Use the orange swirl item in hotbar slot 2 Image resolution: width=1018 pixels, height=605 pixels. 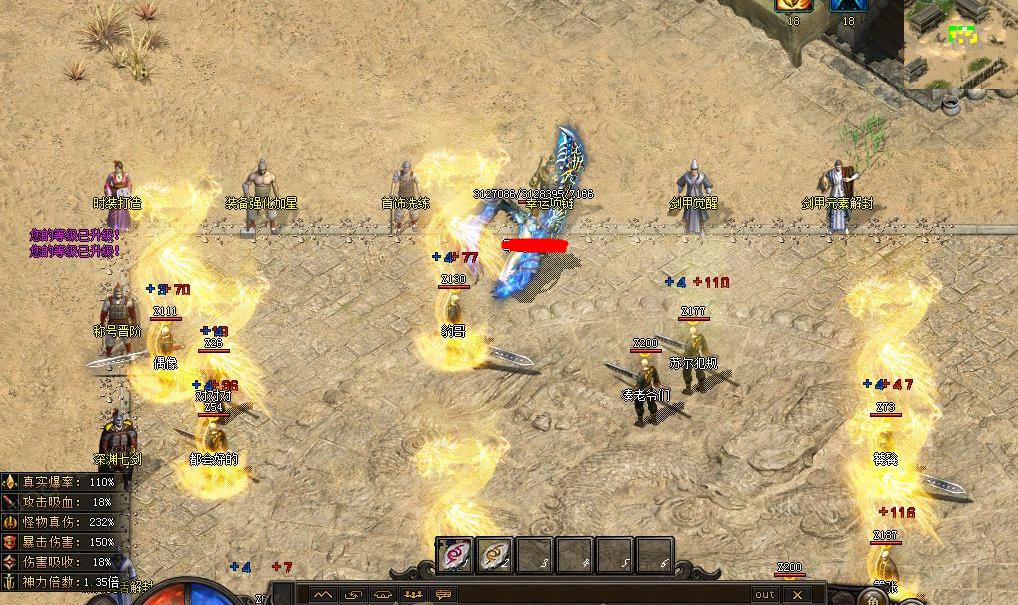pos(494,554)
